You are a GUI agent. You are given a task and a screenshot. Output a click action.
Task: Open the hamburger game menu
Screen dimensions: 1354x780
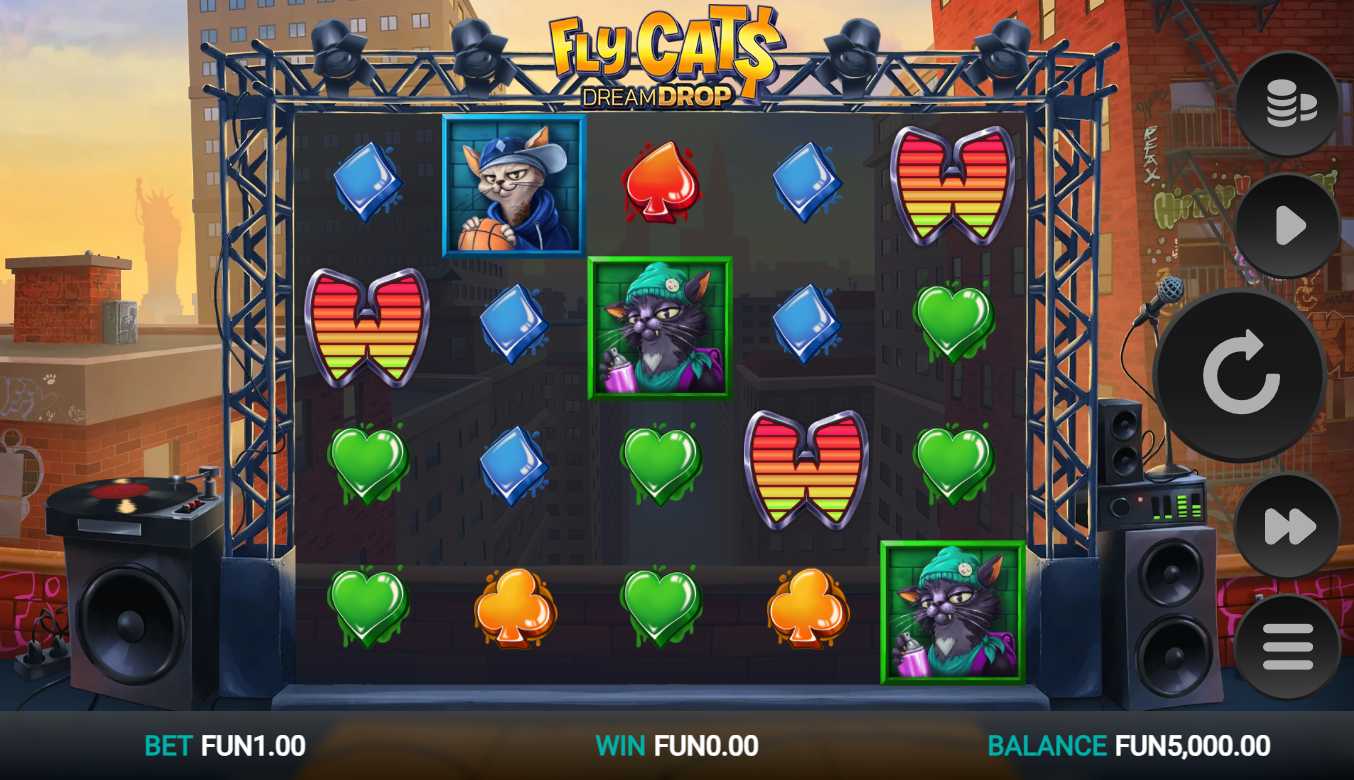point(1287,647)
